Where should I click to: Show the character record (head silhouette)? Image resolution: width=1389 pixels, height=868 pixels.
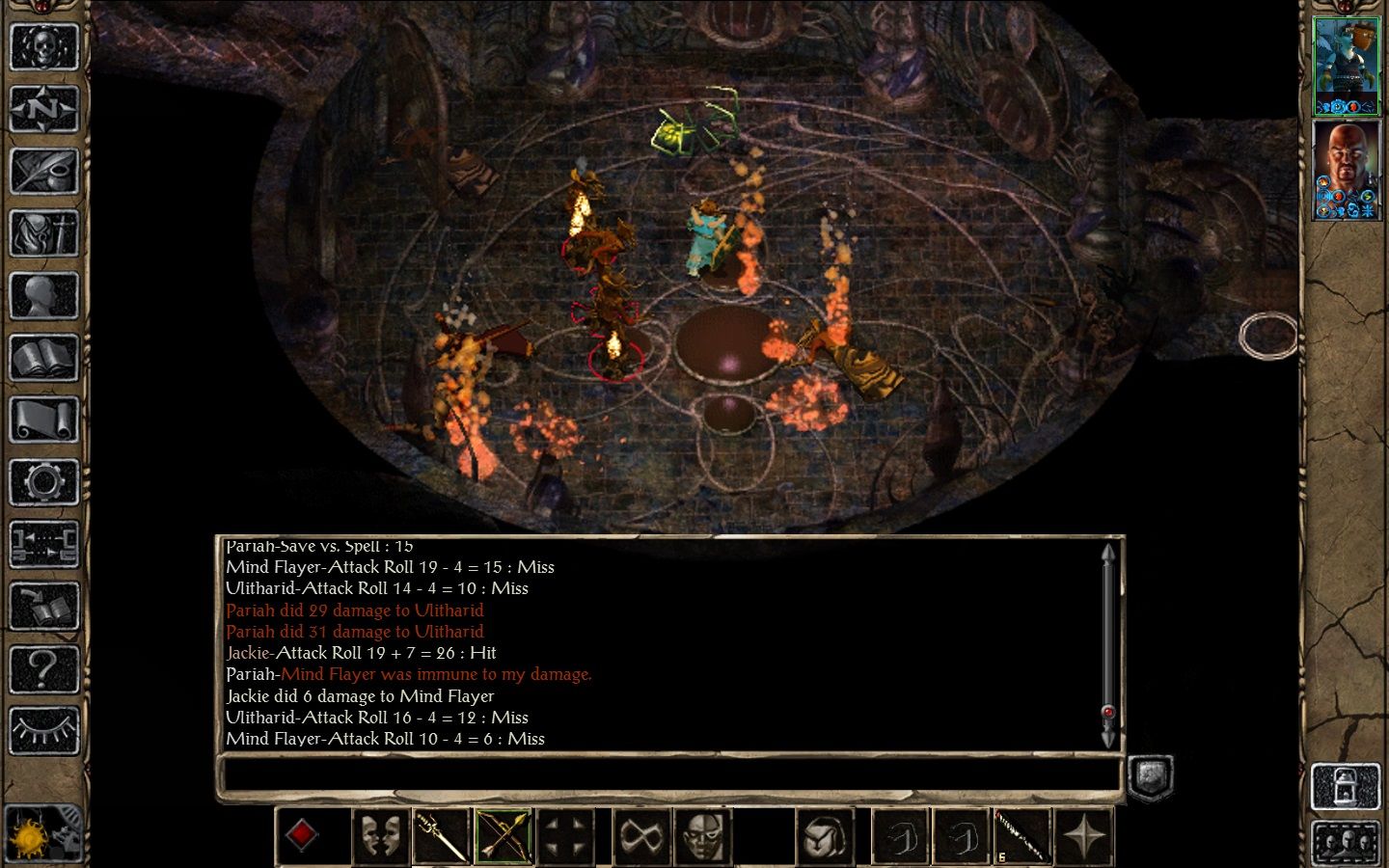click(x=43, y=296)
